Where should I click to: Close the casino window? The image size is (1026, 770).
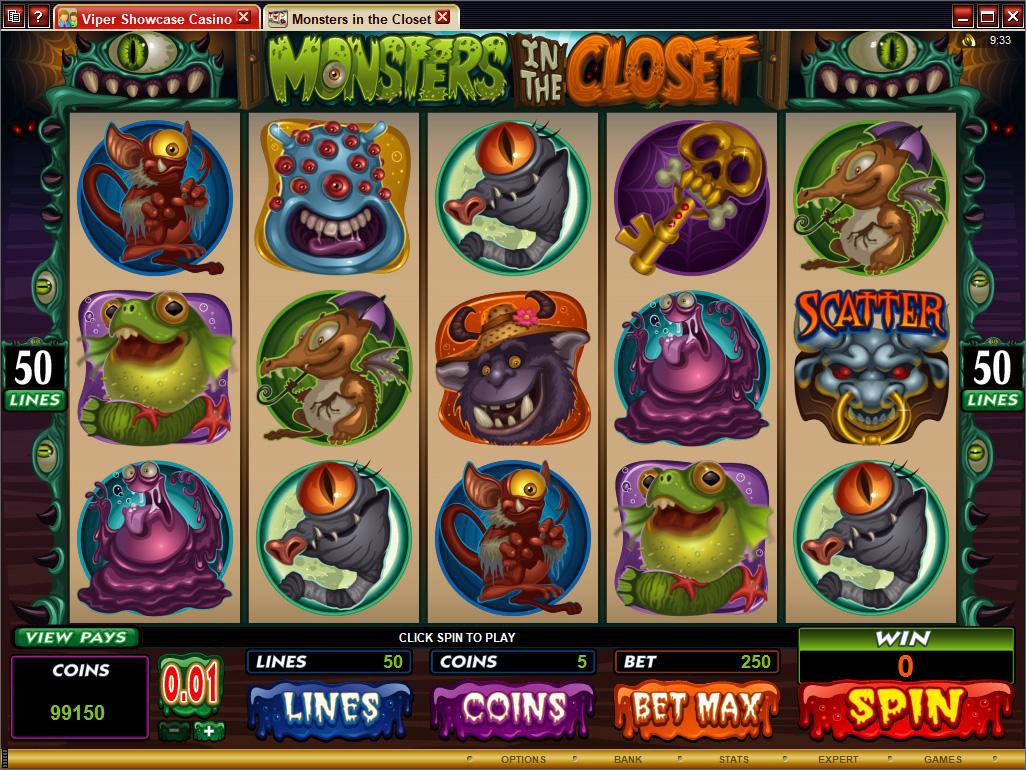tap(1010, 16)
